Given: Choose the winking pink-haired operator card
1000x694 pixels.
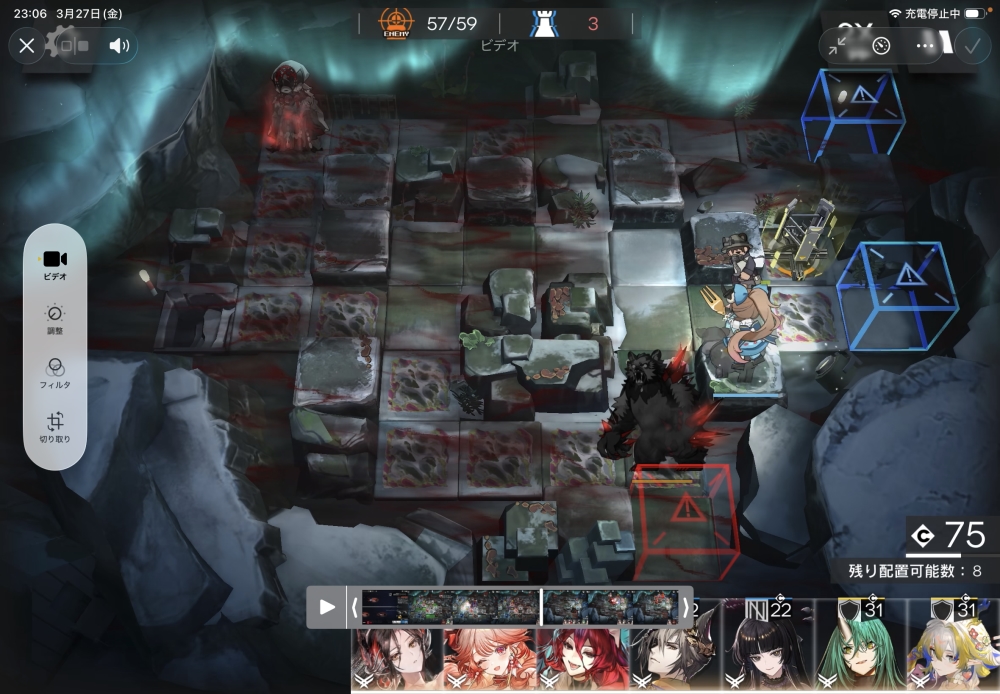Looking at the screenshot, I should click(490, 658).
